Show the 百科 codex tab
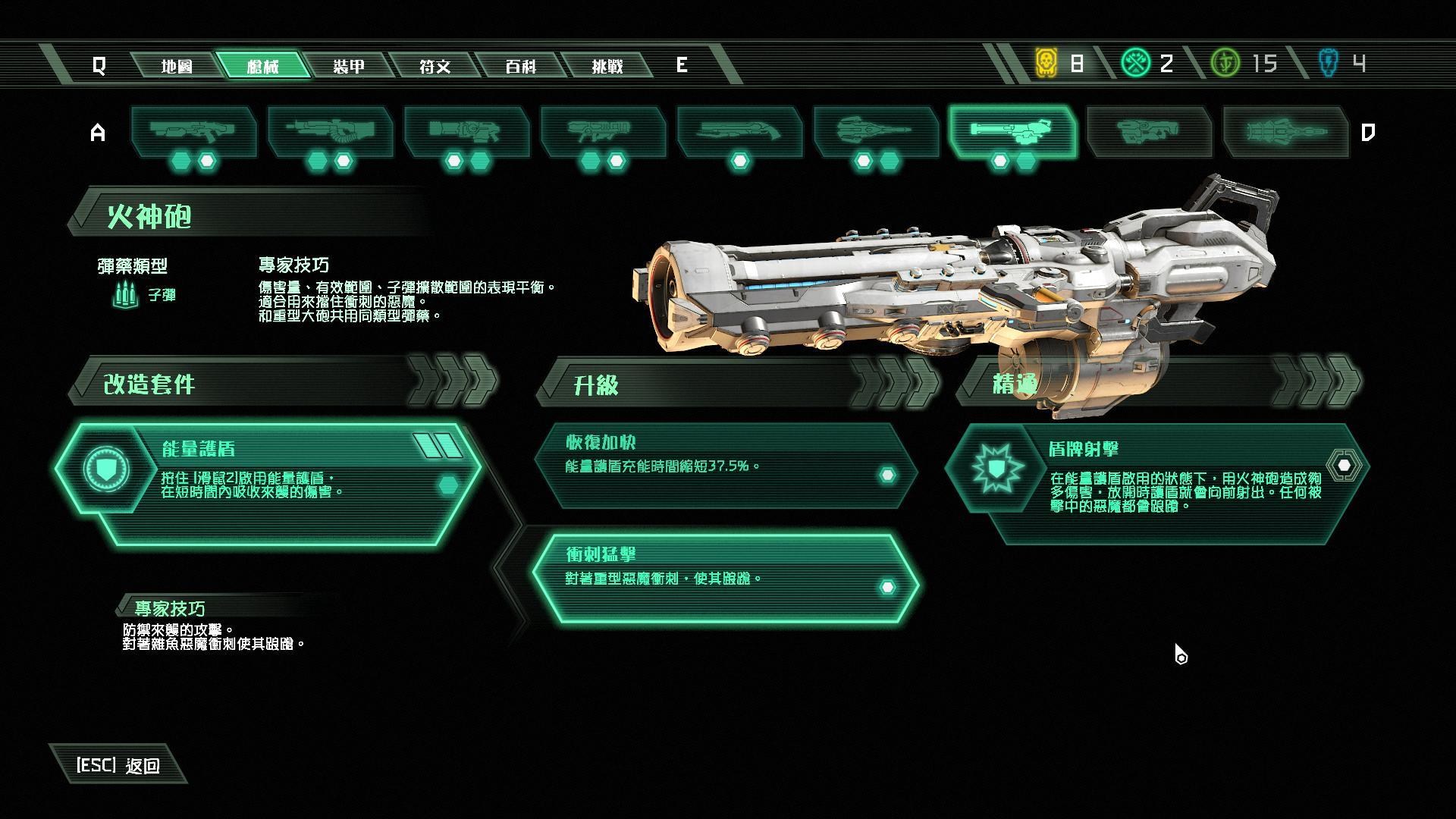 click(521, 66)
